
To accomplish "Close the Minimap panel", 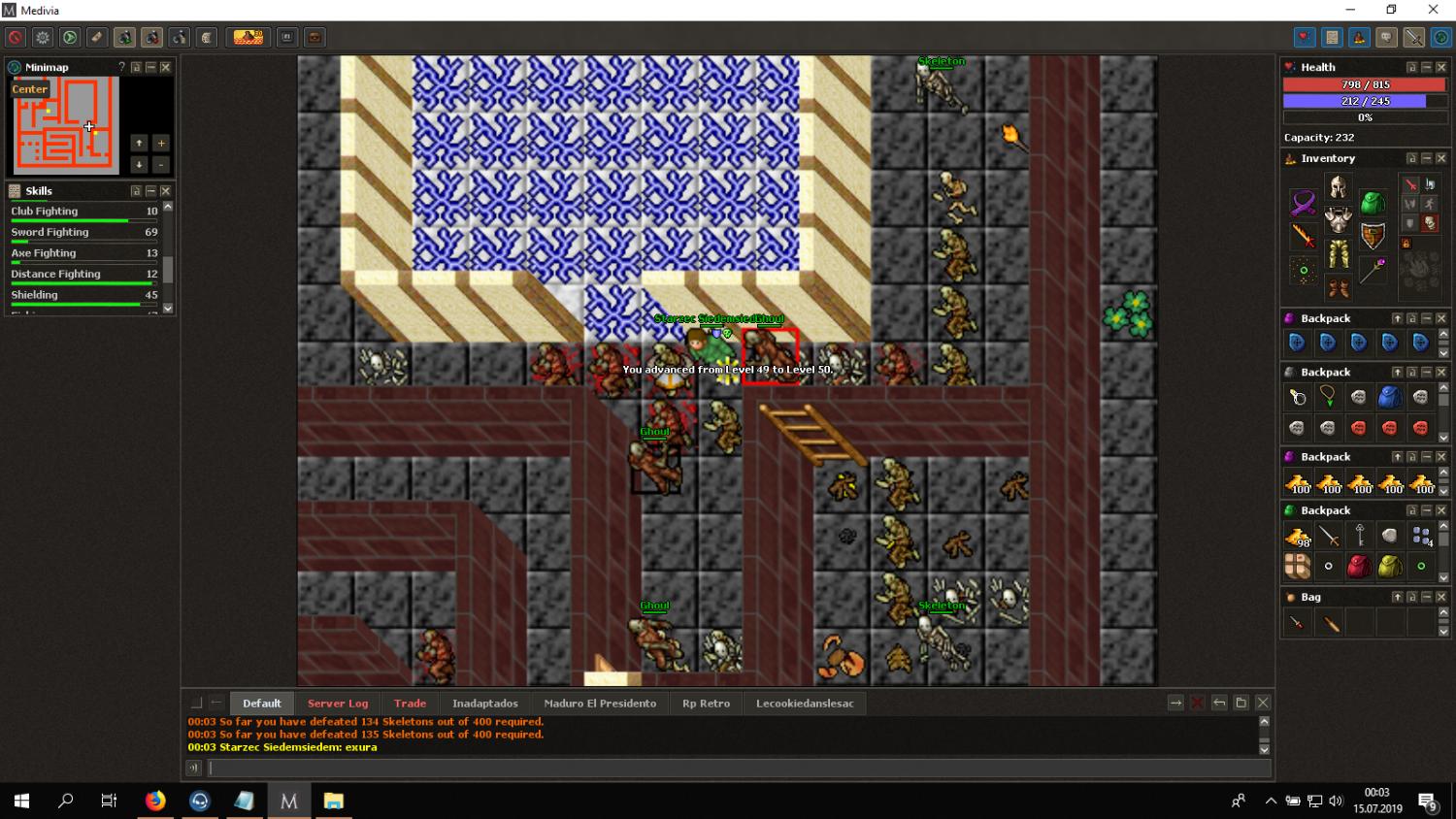I will tap(166, 67).
